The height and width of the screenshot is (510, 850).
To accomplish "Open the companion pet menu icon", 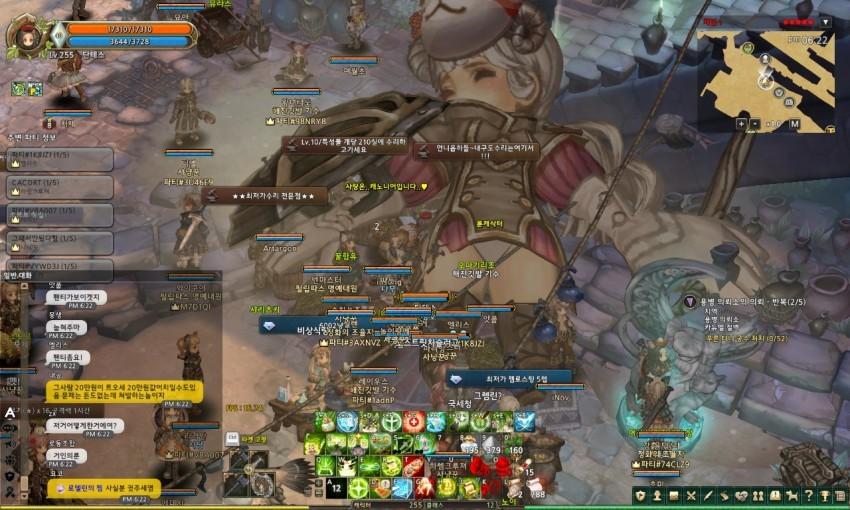I will 789,496.
